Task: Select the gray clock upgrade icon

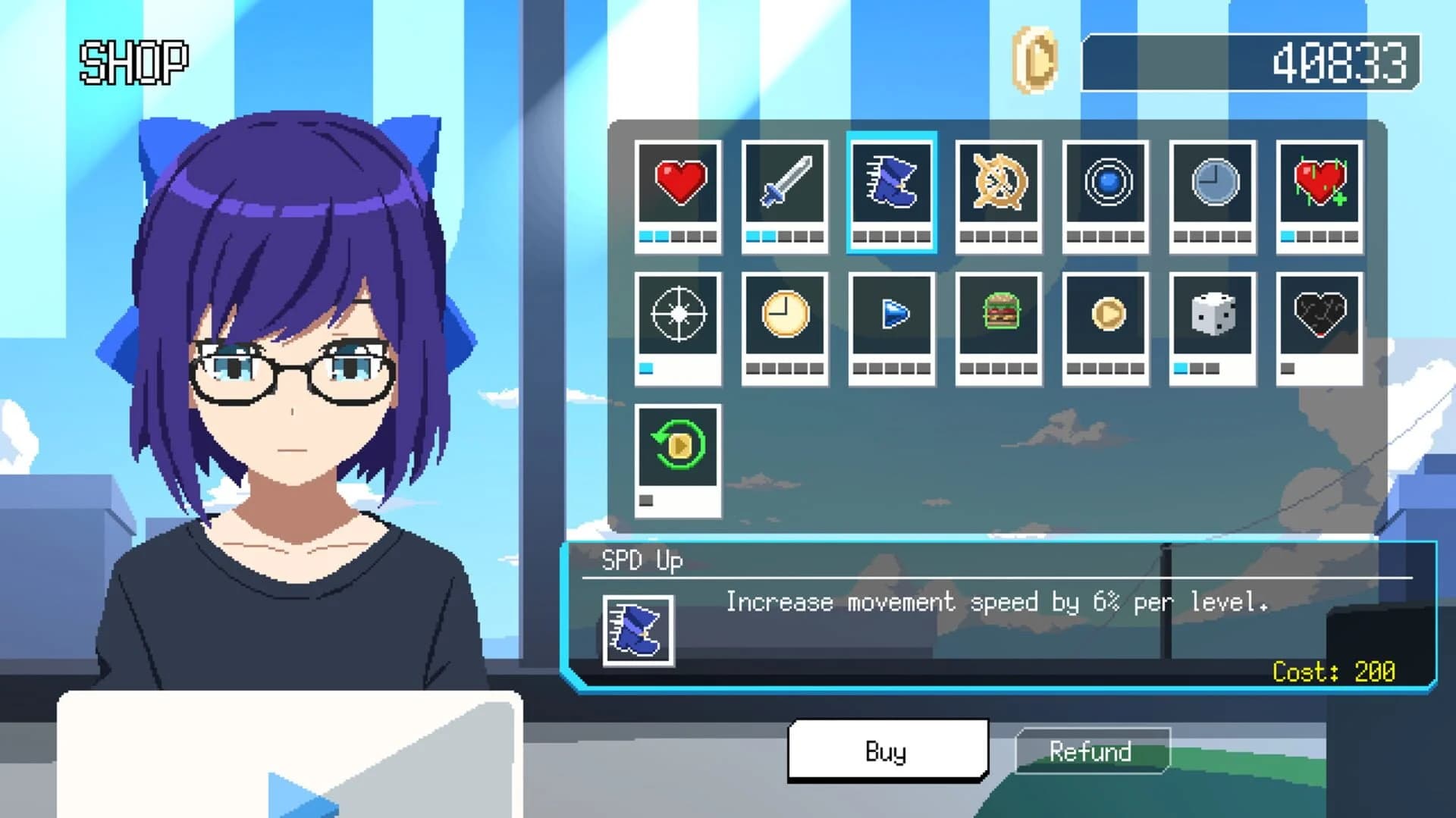Action: pos(1212,186)
